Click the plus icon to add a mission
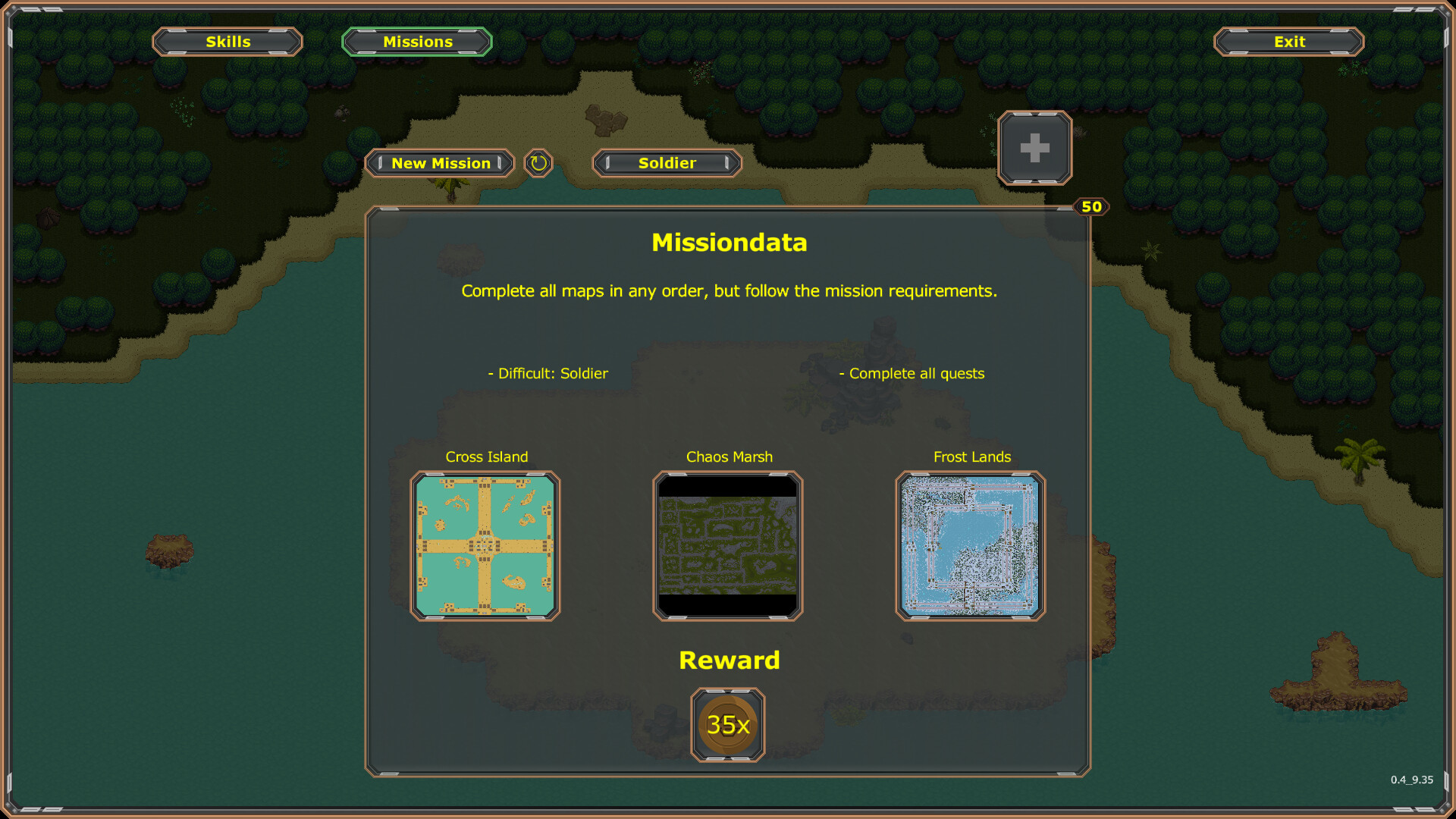The width and height of the screenshot is (1456, 819). pyautogui.click(x=1035, y=147)
